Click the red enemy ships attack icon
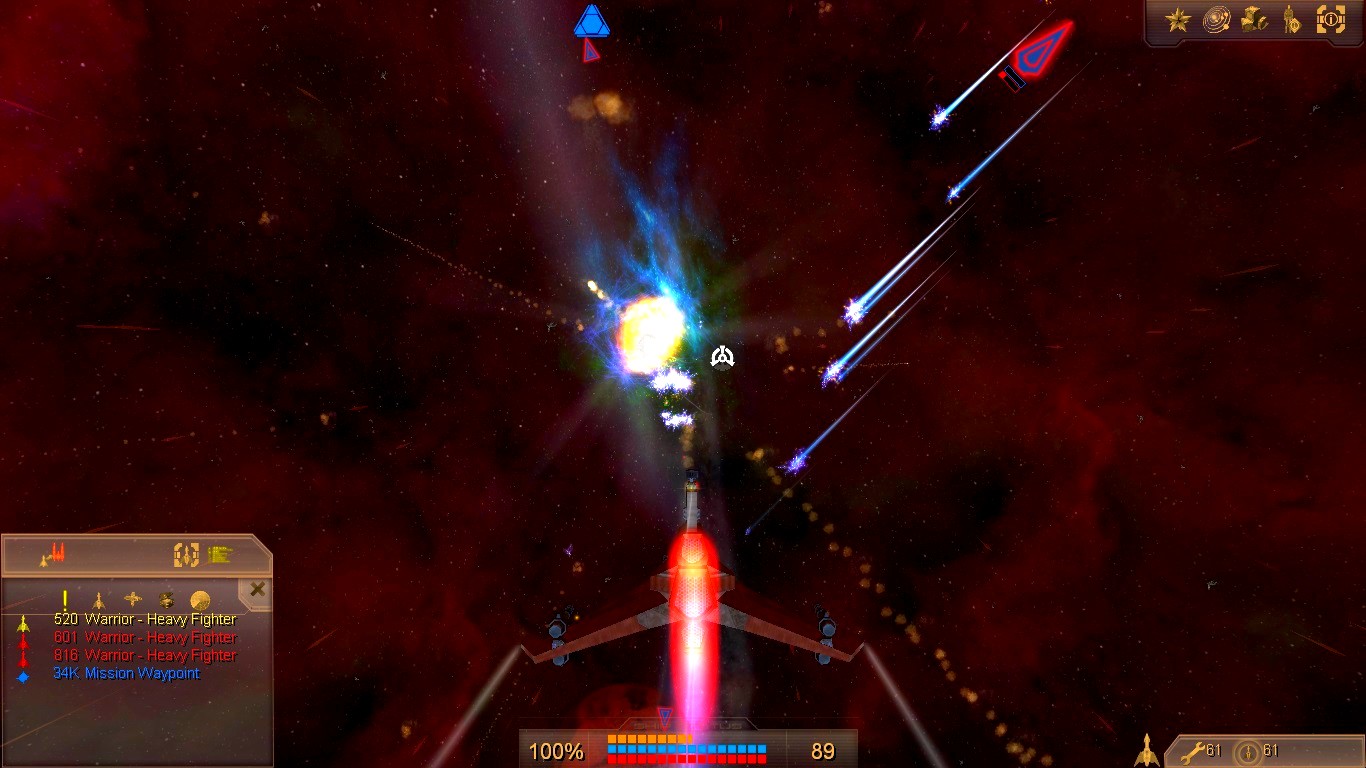 pos(54,554)
